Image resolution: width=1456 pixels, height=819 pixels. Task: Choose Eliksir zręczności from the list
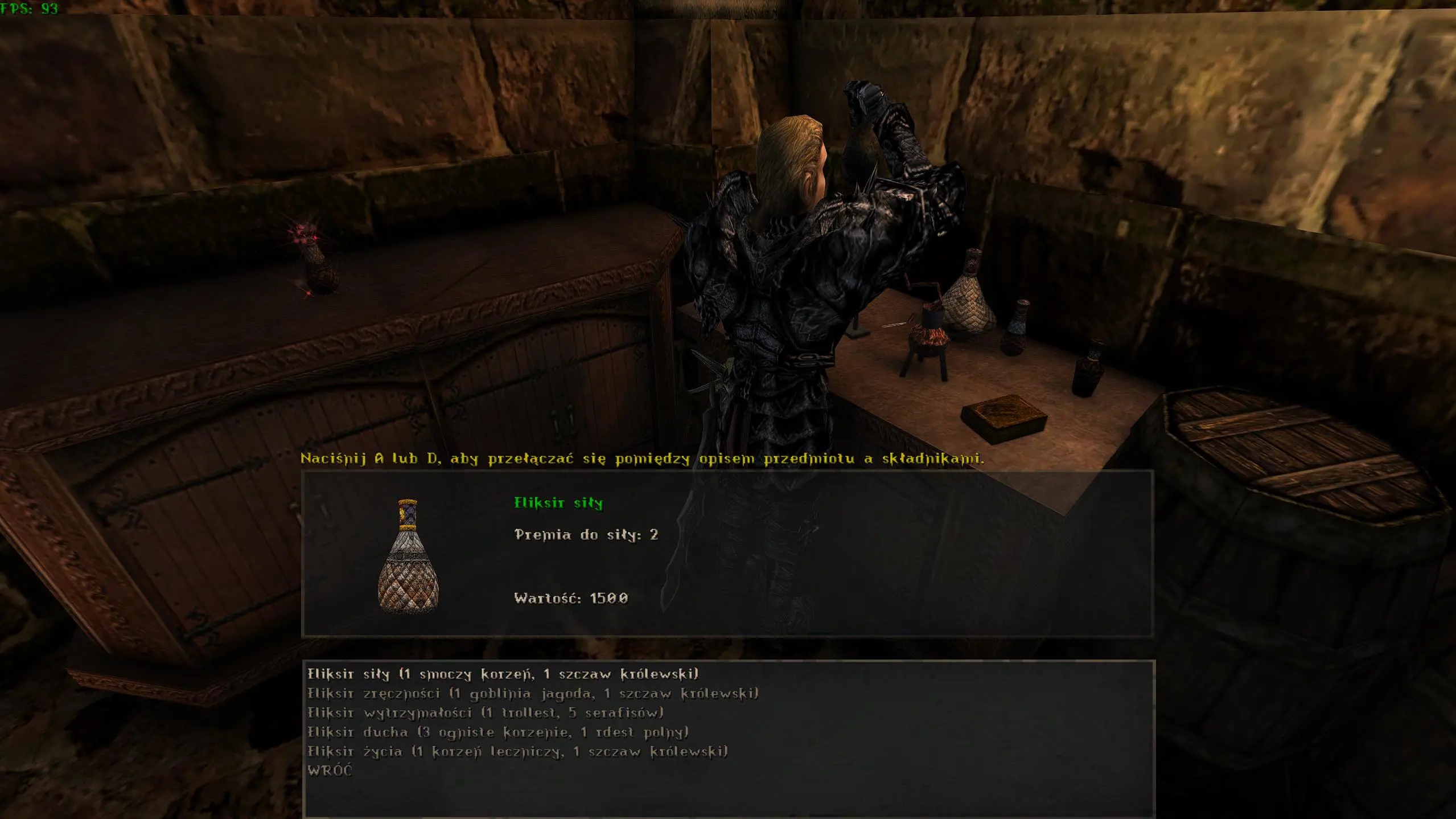point(533,694)
